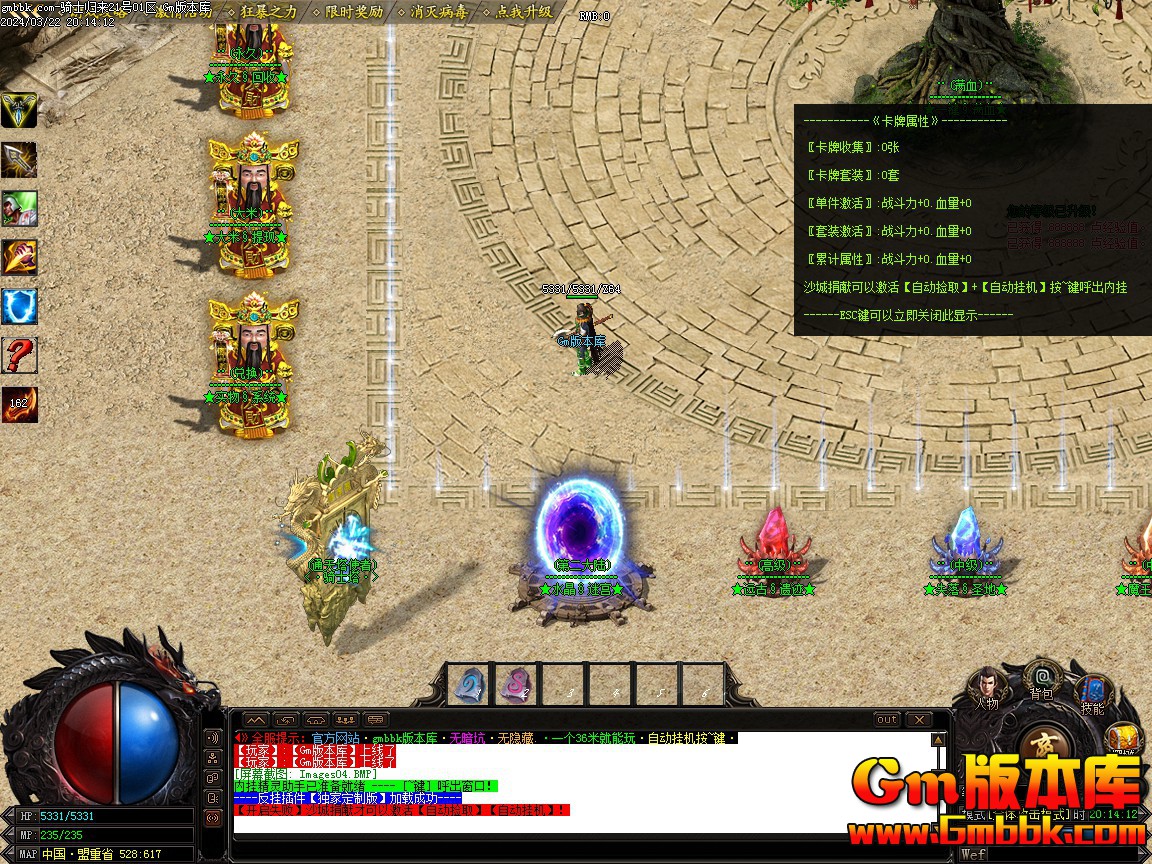Open the golden treasure chest icon
Screen dimensions: 1152x864
1124,739
